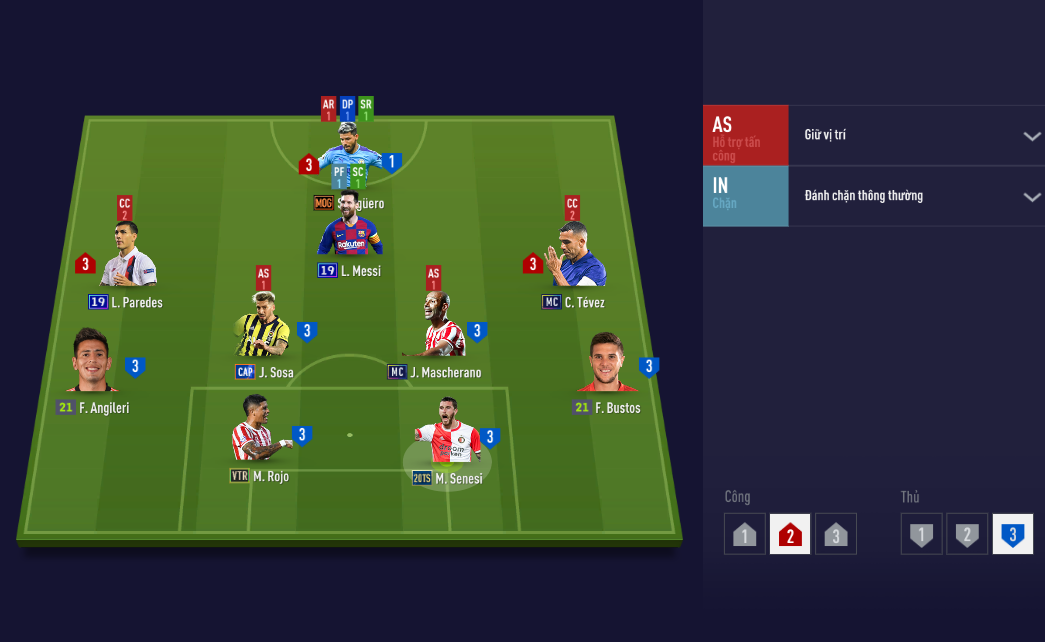Select defense (Thủ) level 3
Screen dimensions: 1045x642
[x=1012, y=534]
